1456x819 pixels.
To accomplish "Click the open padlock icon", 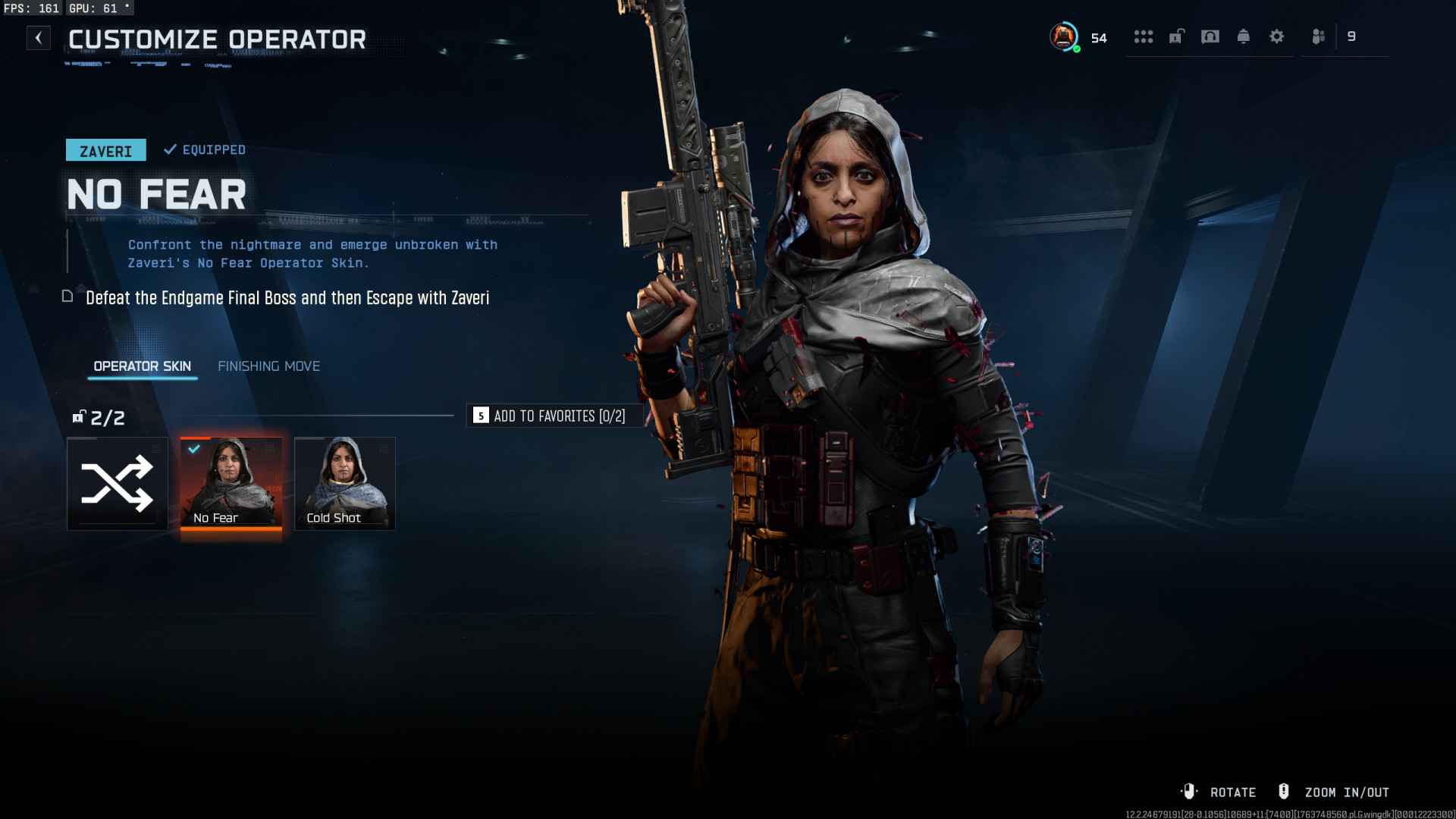I will point(1176,36).
